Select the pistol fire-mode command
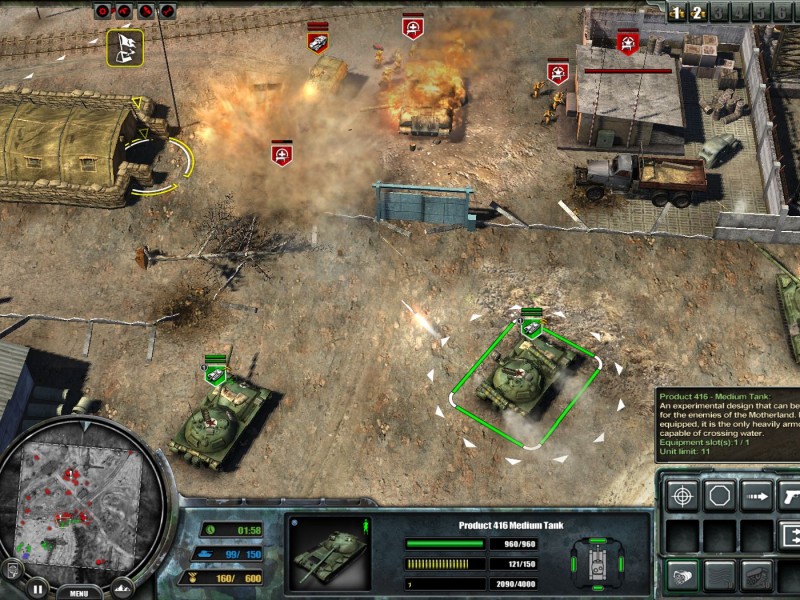Screen dimensions: 800x600 [790, 495]
